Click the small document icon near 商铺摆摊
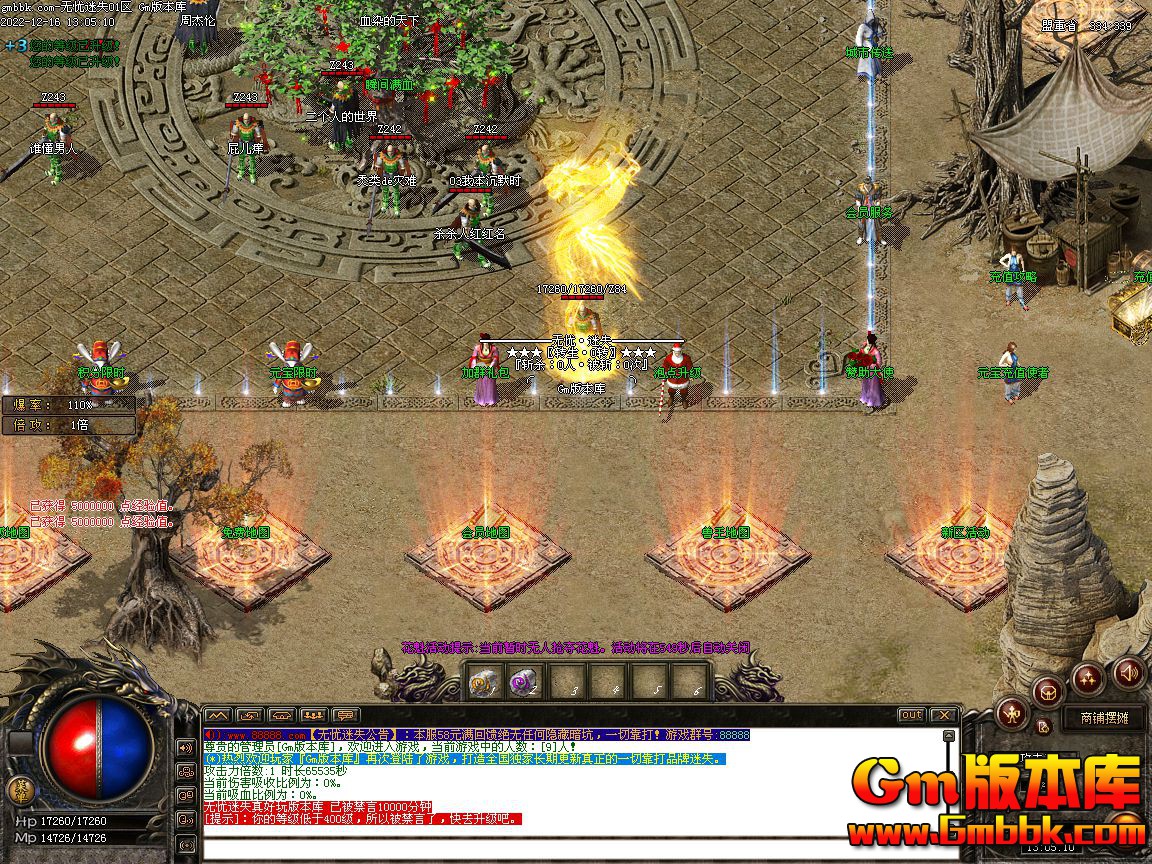 pos(1043,726)
